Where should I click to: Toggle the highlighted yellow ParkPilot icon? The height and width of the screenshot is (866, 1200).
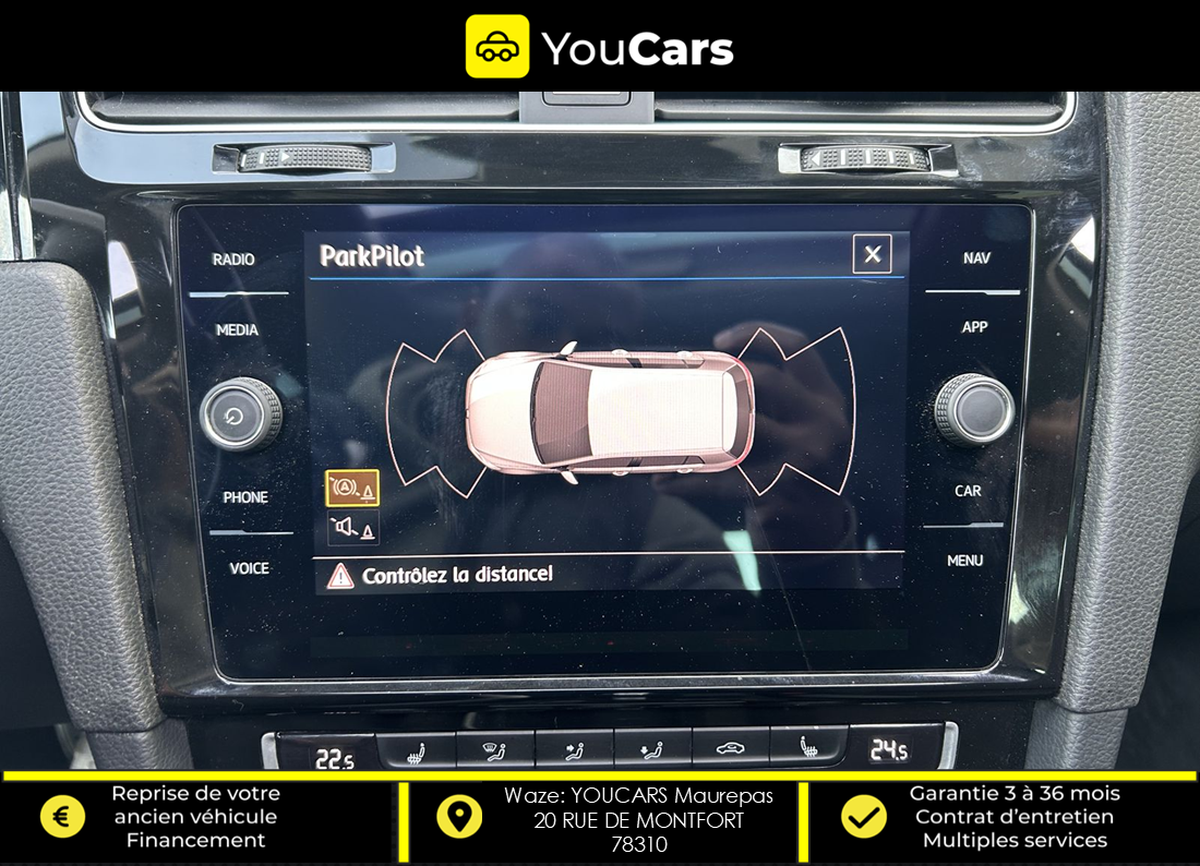(x=352, y=488)
